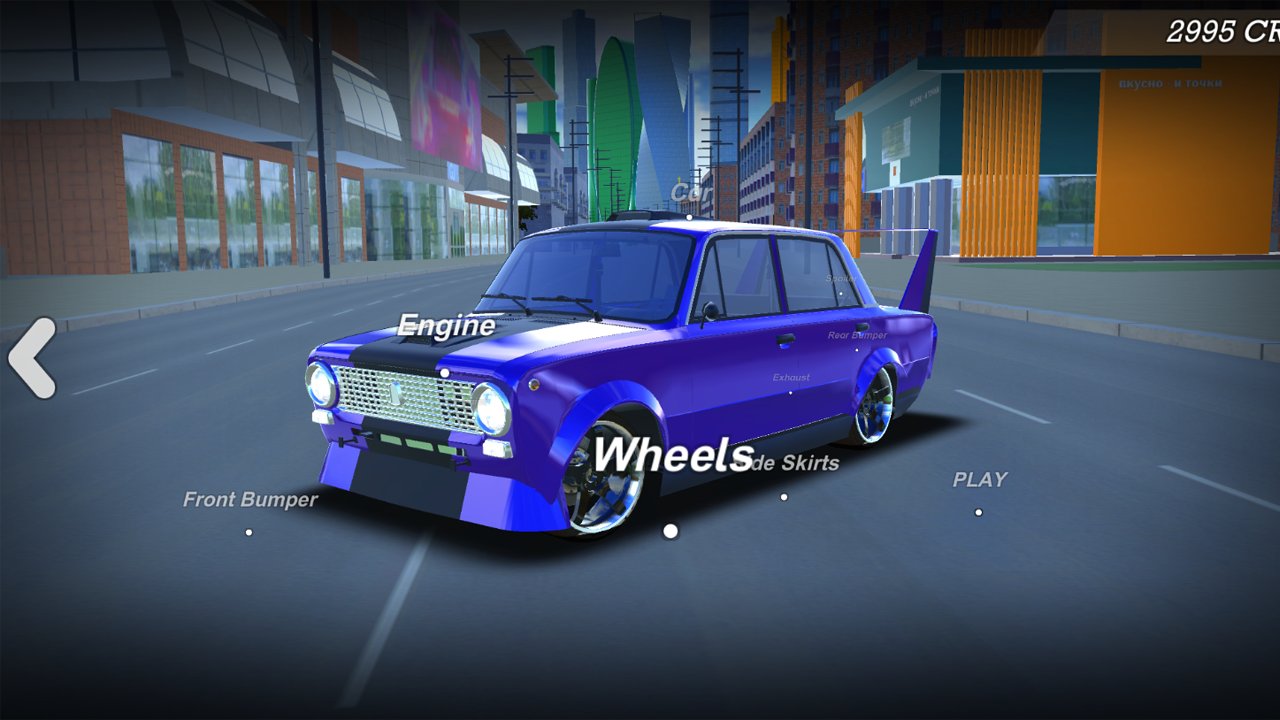The image size is (1280, 720).
Task: Open the Wheels customization hotspot
Action: tap(670, 531)
